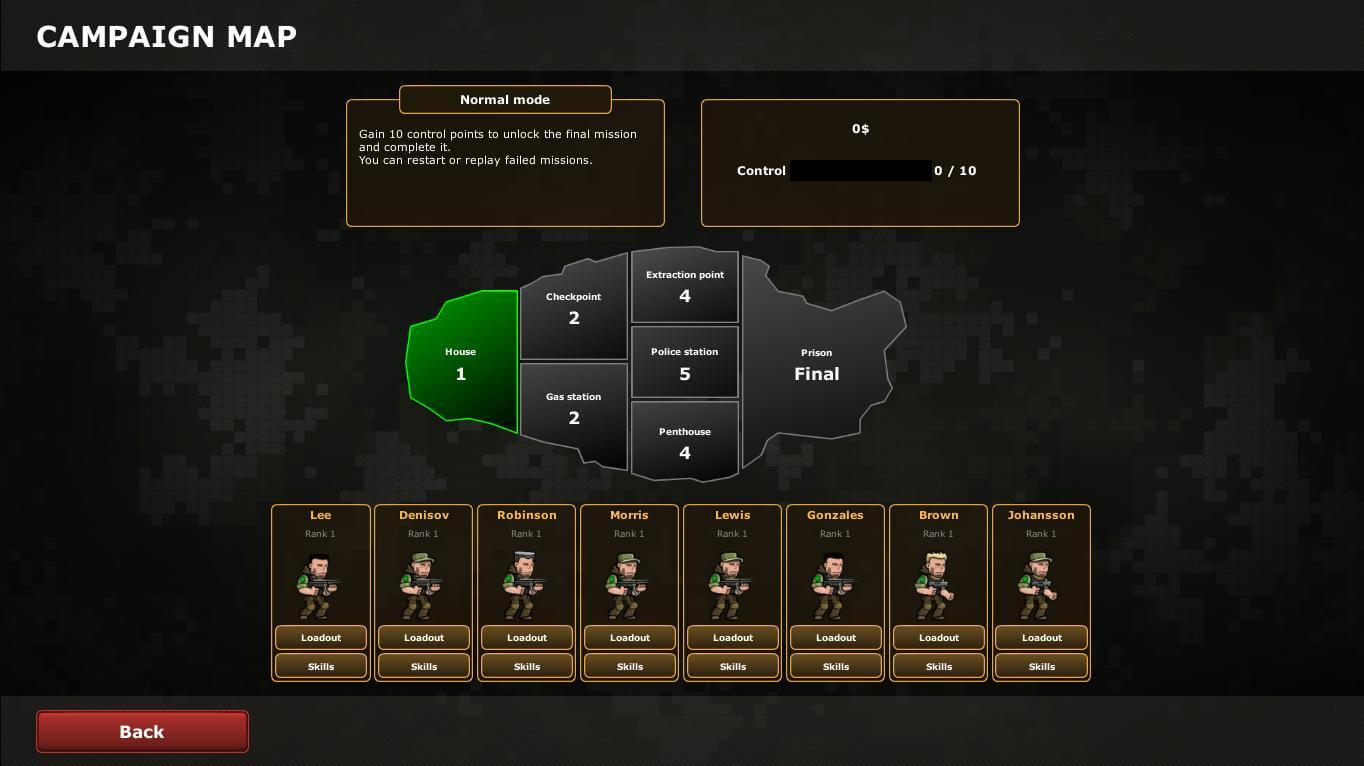Open Johansson's Loadout
This screenshot has height=766, width=1364.
click(1042, 638)
